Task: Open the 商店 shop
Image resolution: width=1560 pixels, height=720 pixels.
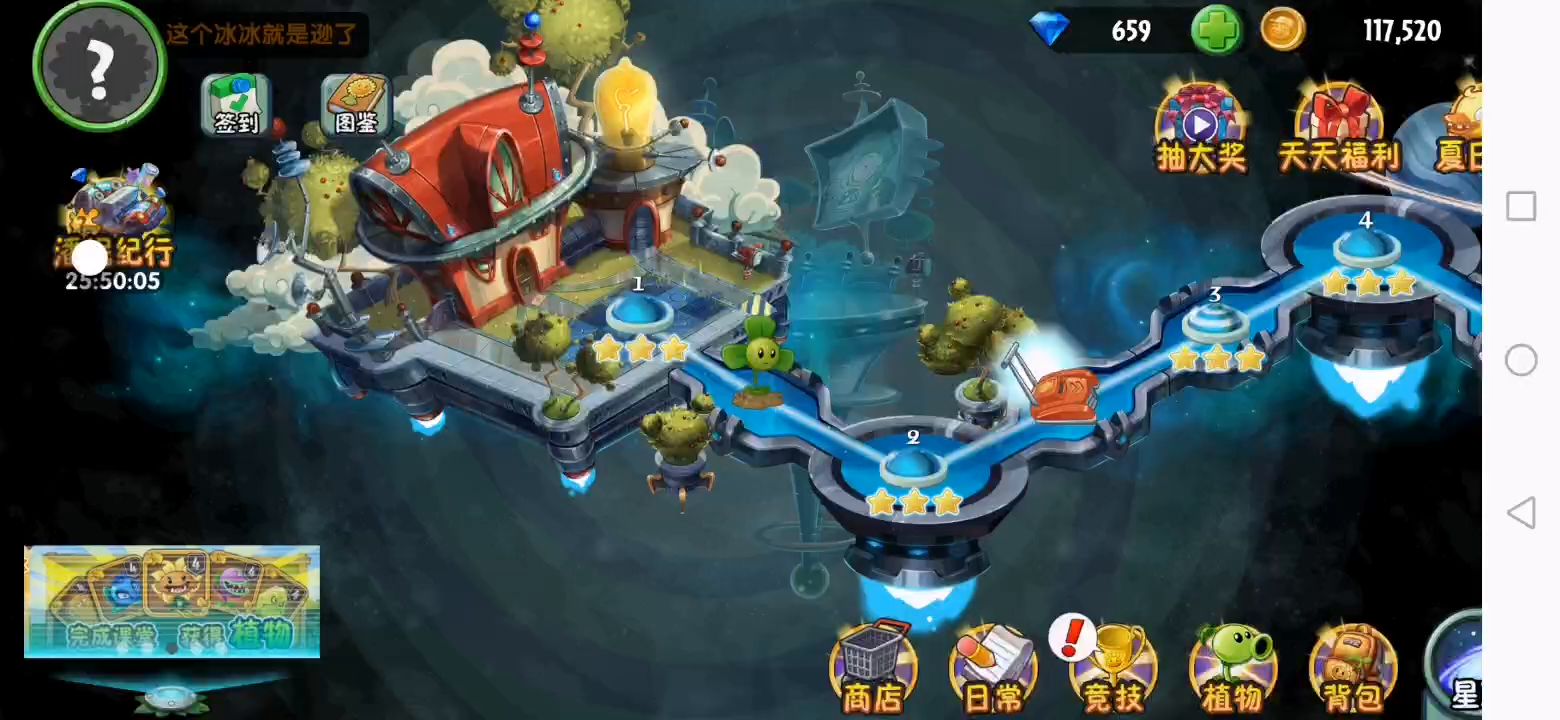Action: (x=873, y=667)
